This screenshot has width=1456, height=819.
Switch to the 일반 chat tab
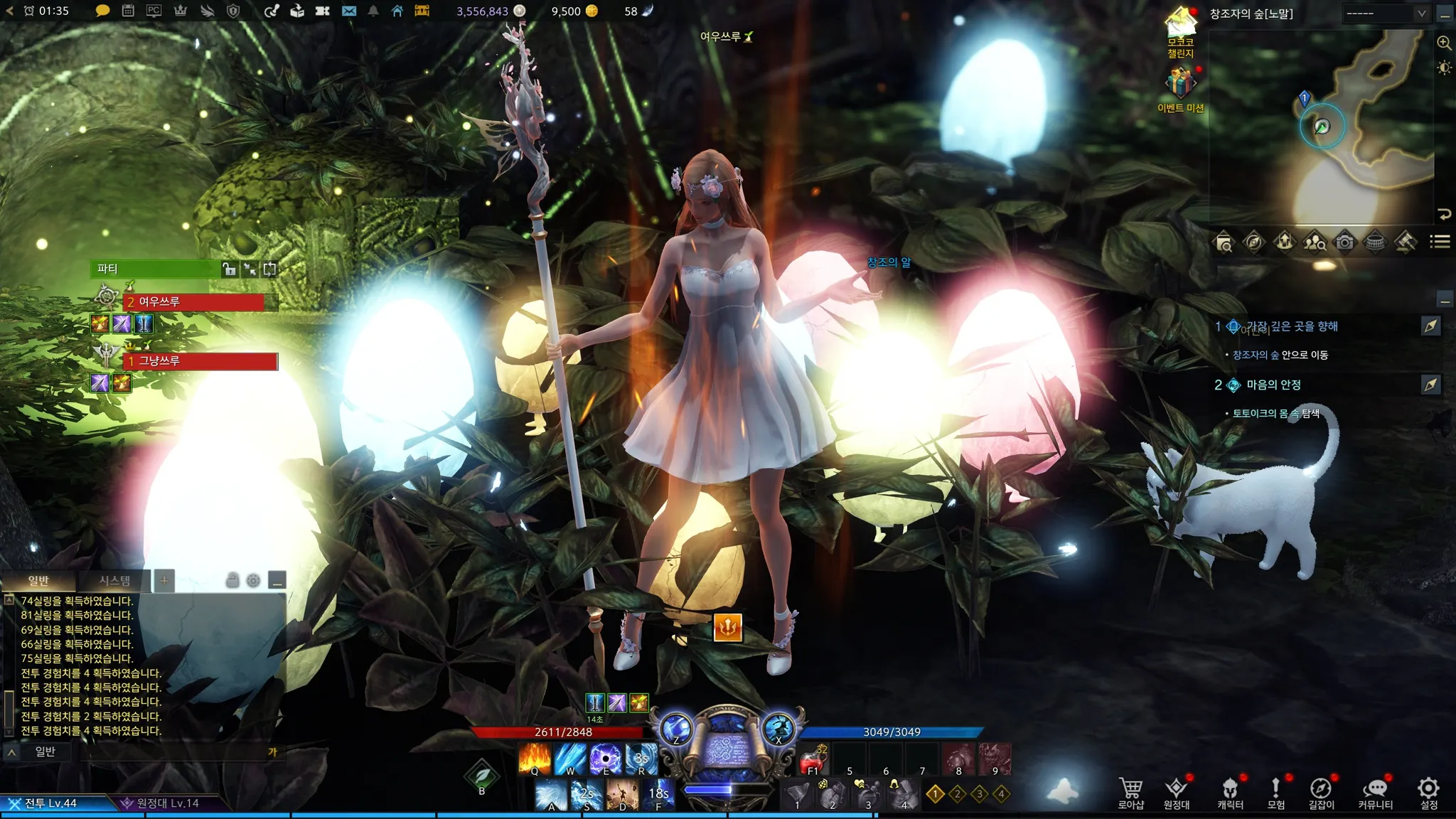[38, 581]
